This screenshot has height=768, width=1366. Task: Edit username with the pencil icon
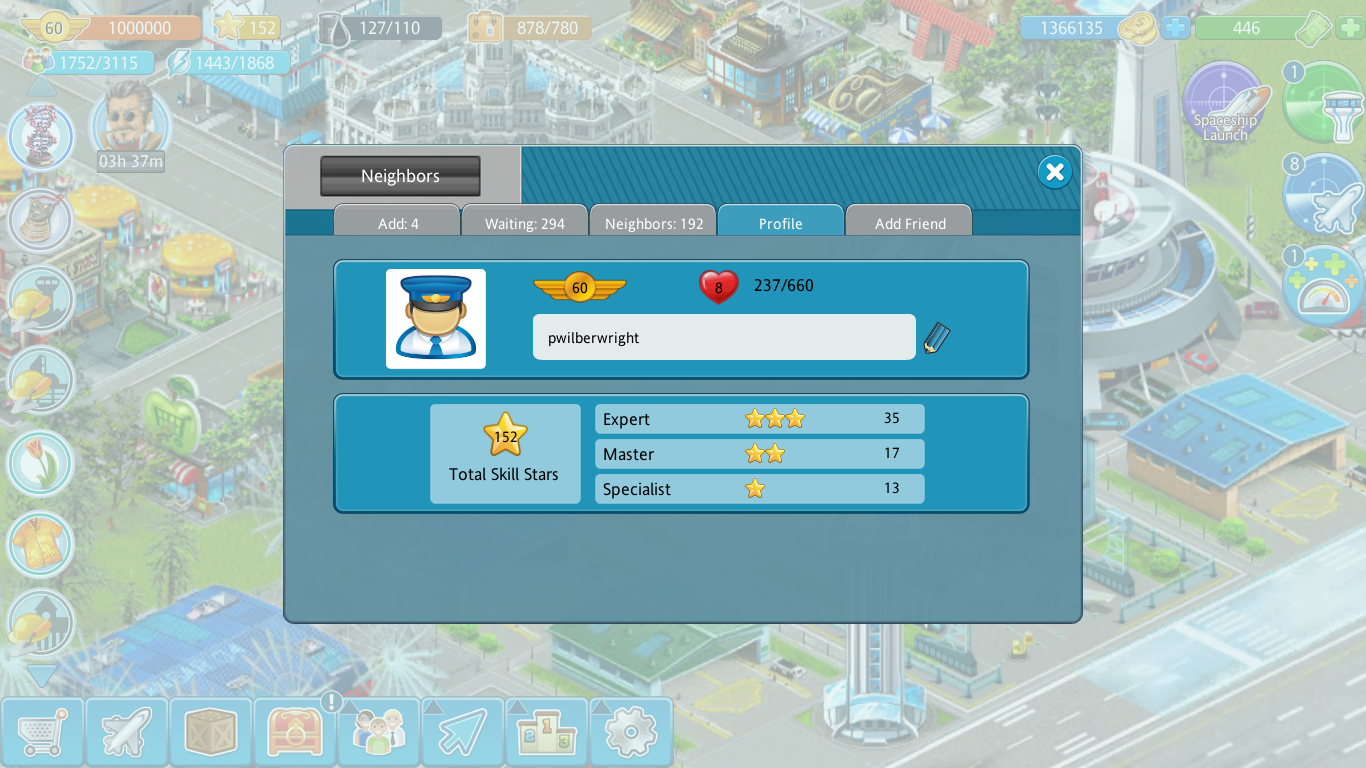point(936,338)
